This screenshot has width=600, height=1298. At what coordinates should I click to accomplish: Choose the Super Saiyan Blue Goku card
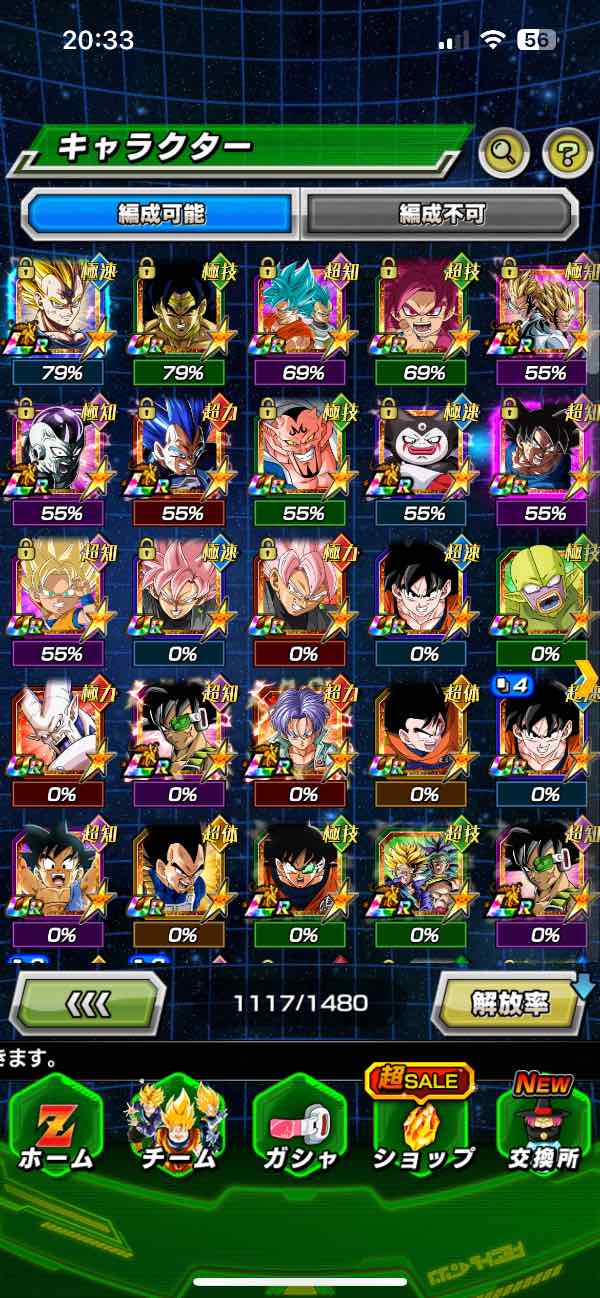point(303,308)
